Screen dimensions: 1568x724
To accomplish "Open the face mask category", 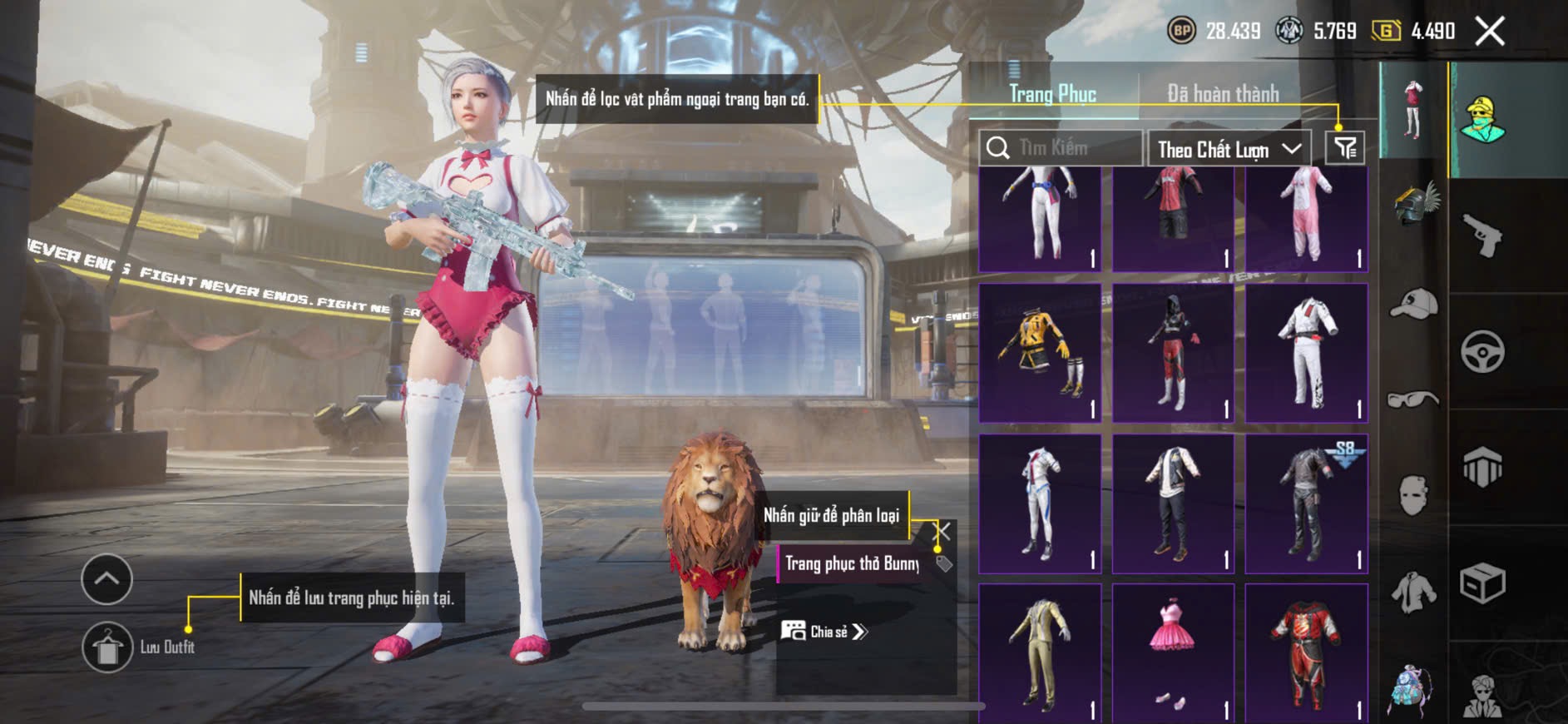I will (1413, 496).
